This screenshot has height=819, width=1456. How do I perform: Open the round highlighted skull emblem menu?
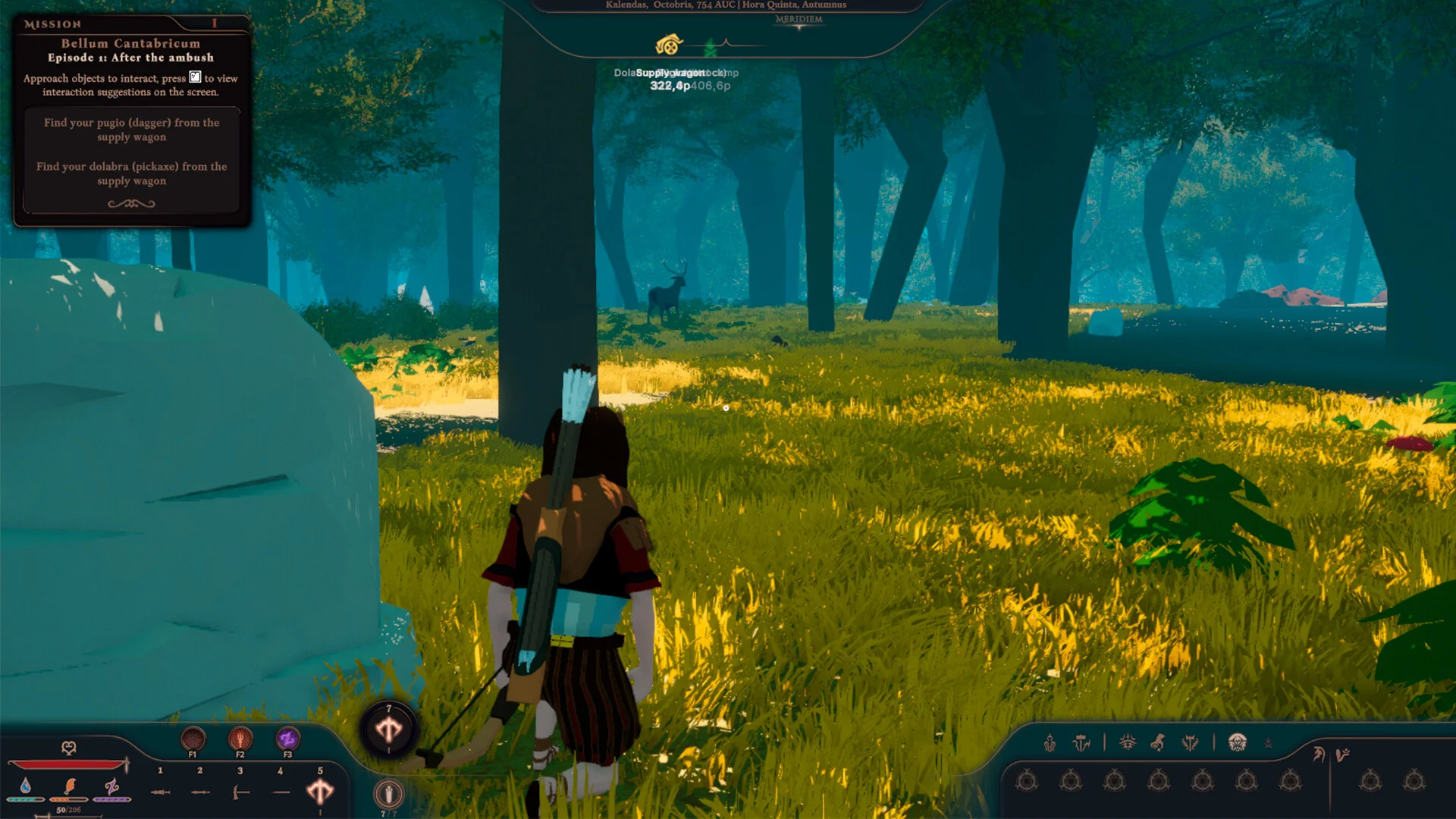point(1238,742)
